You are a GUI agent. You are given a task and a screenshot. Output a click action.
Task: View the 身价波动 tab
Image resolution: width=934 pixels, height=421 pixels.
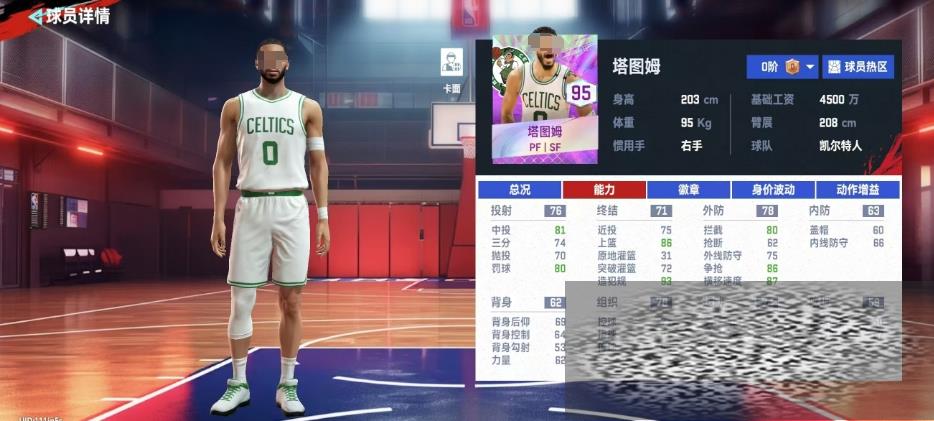click(773, 189)
